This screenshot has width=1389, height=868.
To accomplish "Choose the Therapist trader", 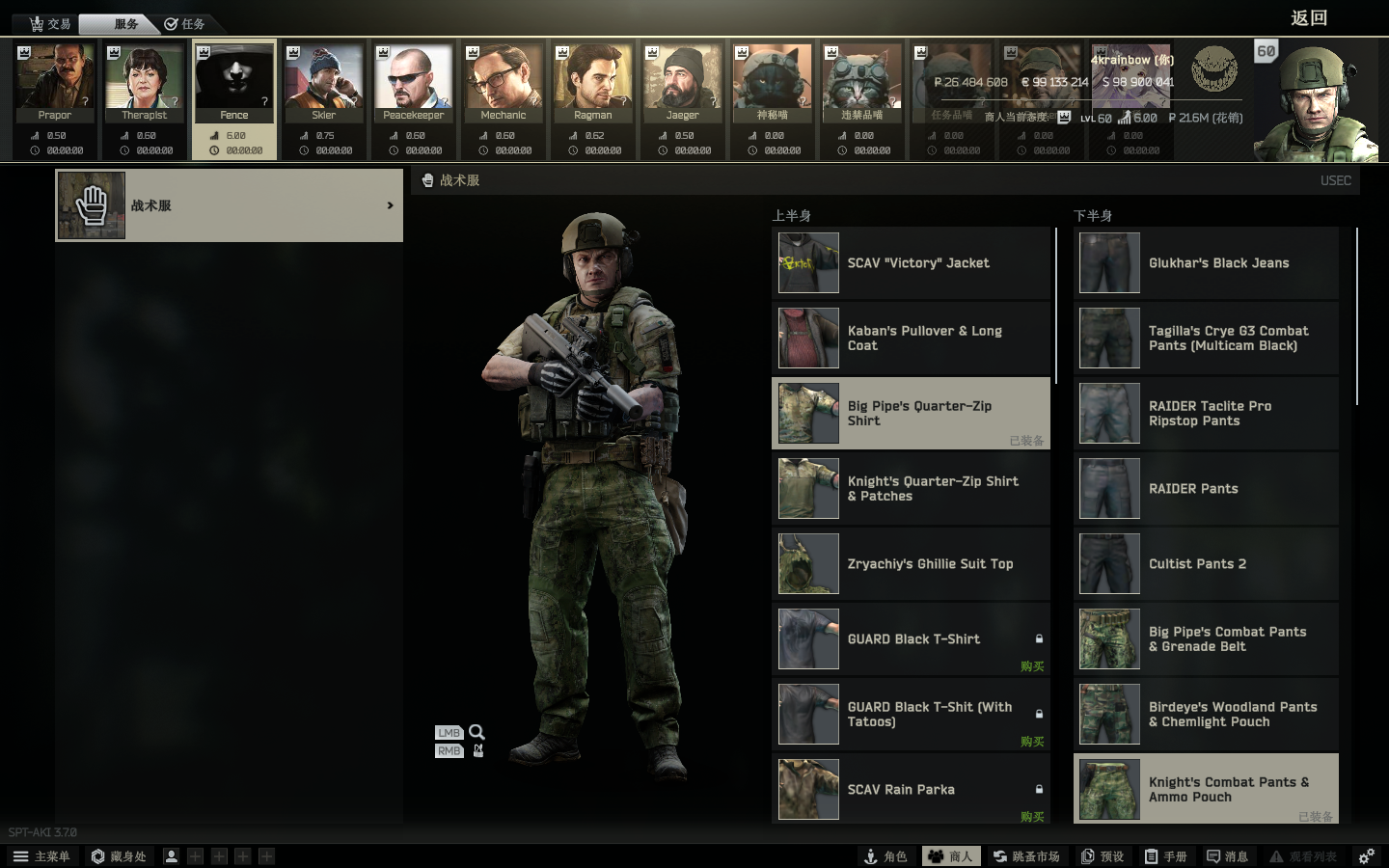I will pos(145,84).
